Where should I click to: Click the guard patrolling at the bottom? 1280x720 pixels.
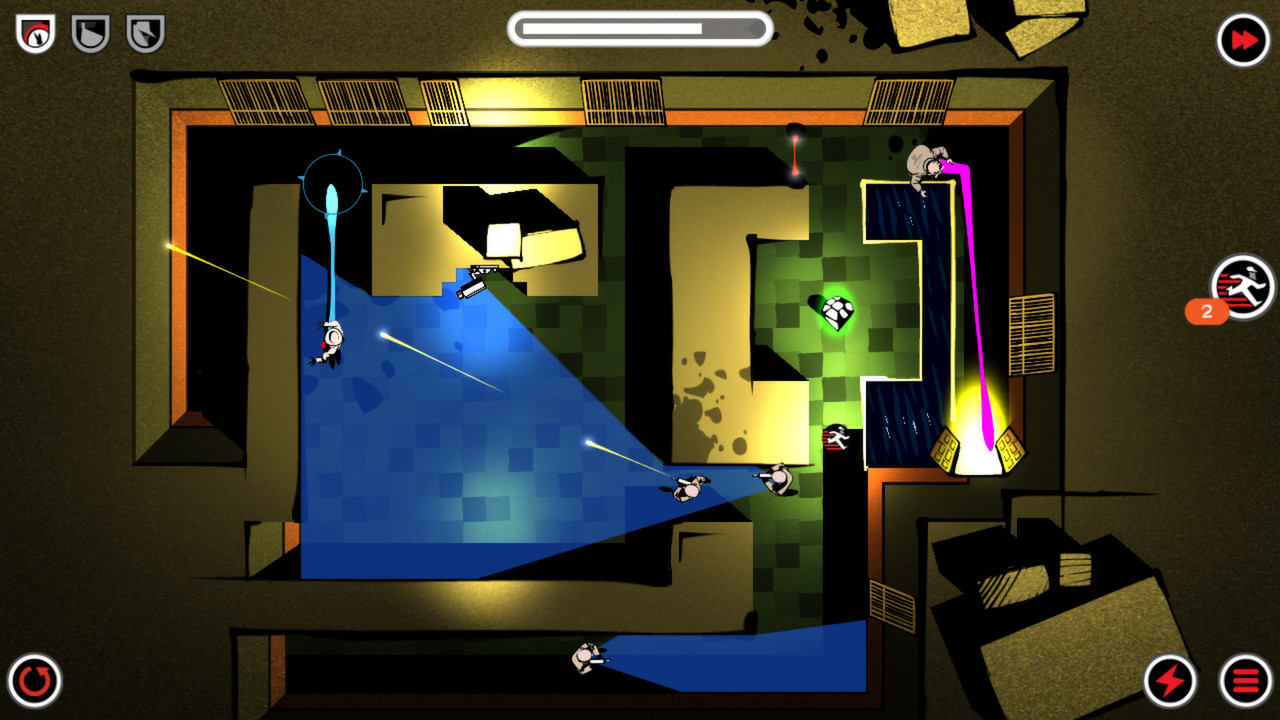coord(585,658)
